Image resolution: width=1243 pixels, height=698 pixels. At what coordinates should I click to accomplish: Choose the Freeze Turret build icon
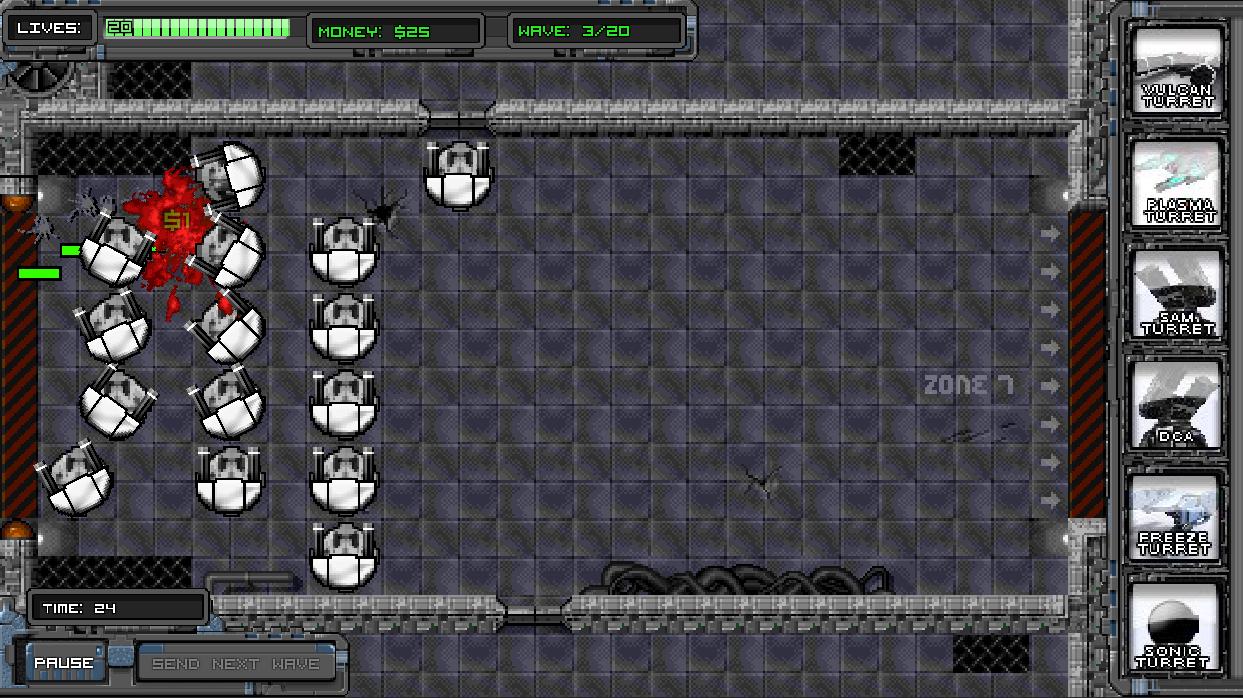1178,518
